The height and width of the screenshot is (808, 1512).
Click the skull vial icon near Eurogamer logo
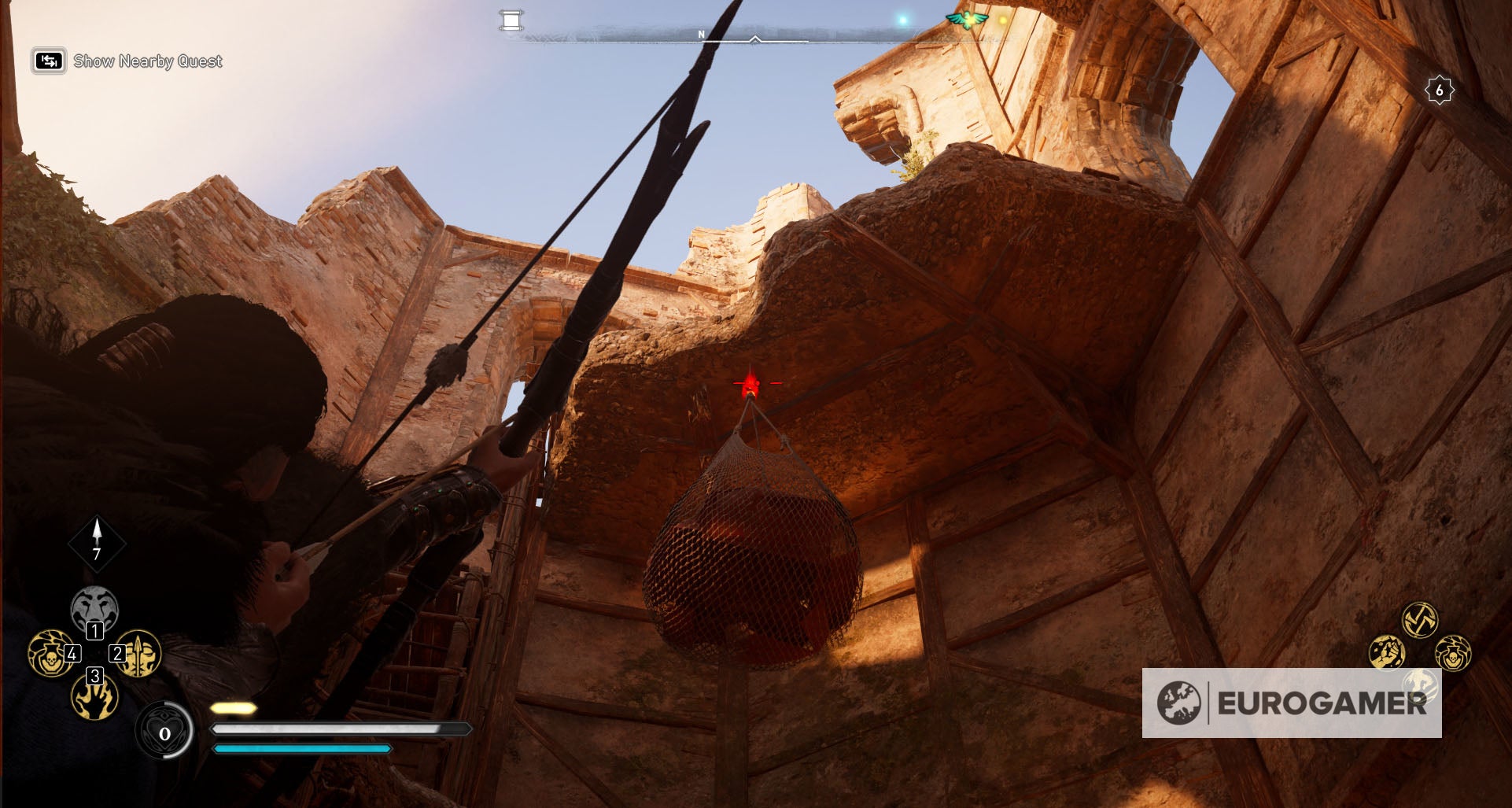(x=1452, y=655)
